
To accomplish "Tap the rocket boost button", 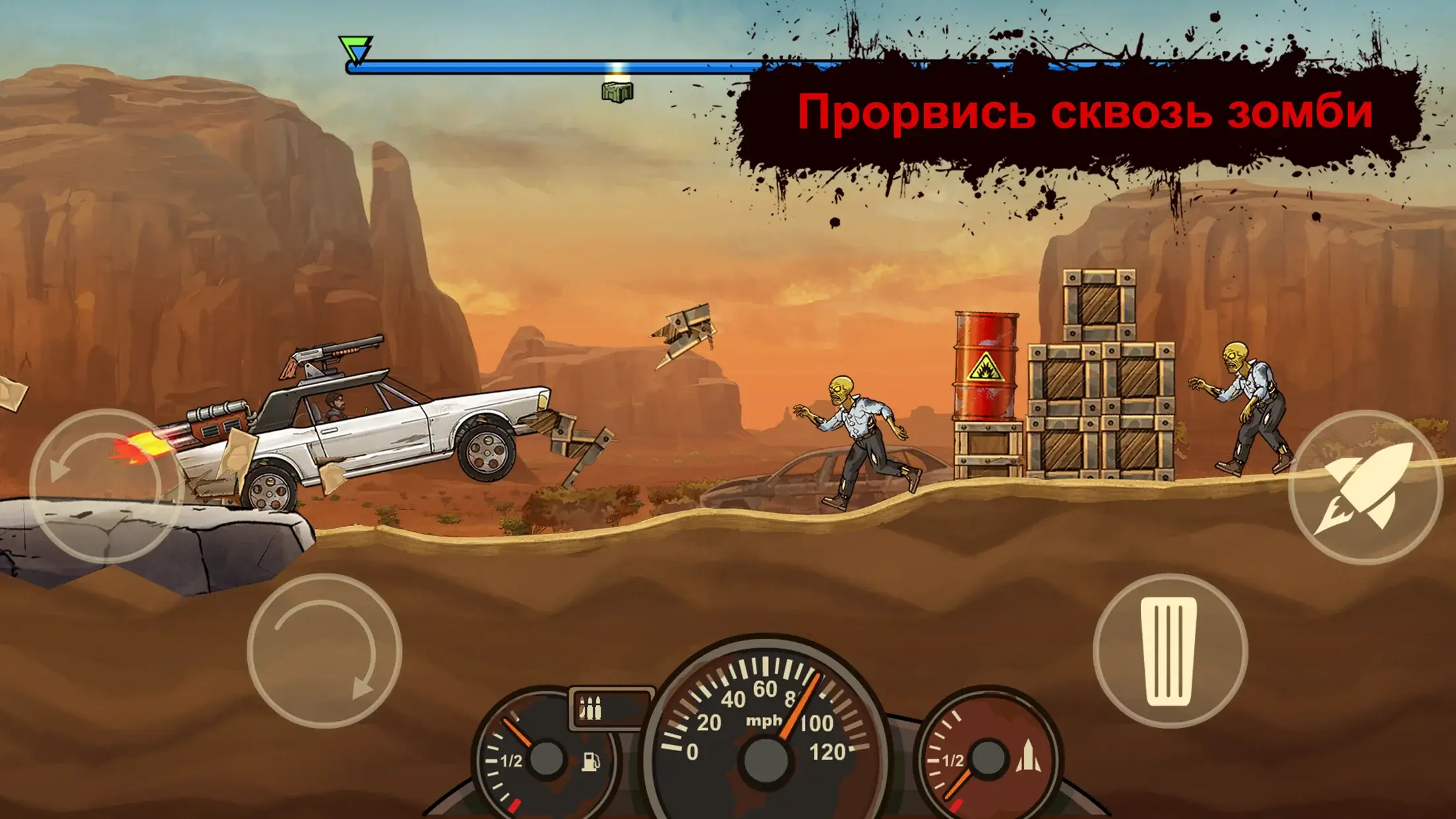I will 1364,487.
